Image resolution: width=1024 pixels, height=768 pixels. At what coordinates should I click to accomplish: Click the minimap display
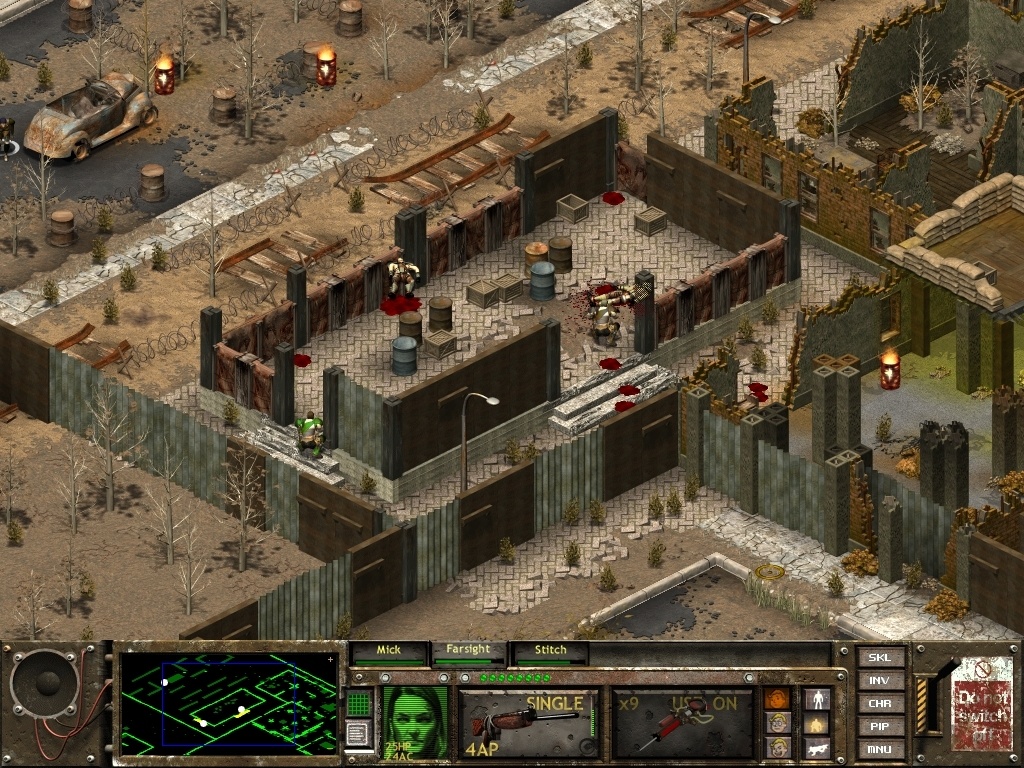pyautogui.click(x=229, y=704)
